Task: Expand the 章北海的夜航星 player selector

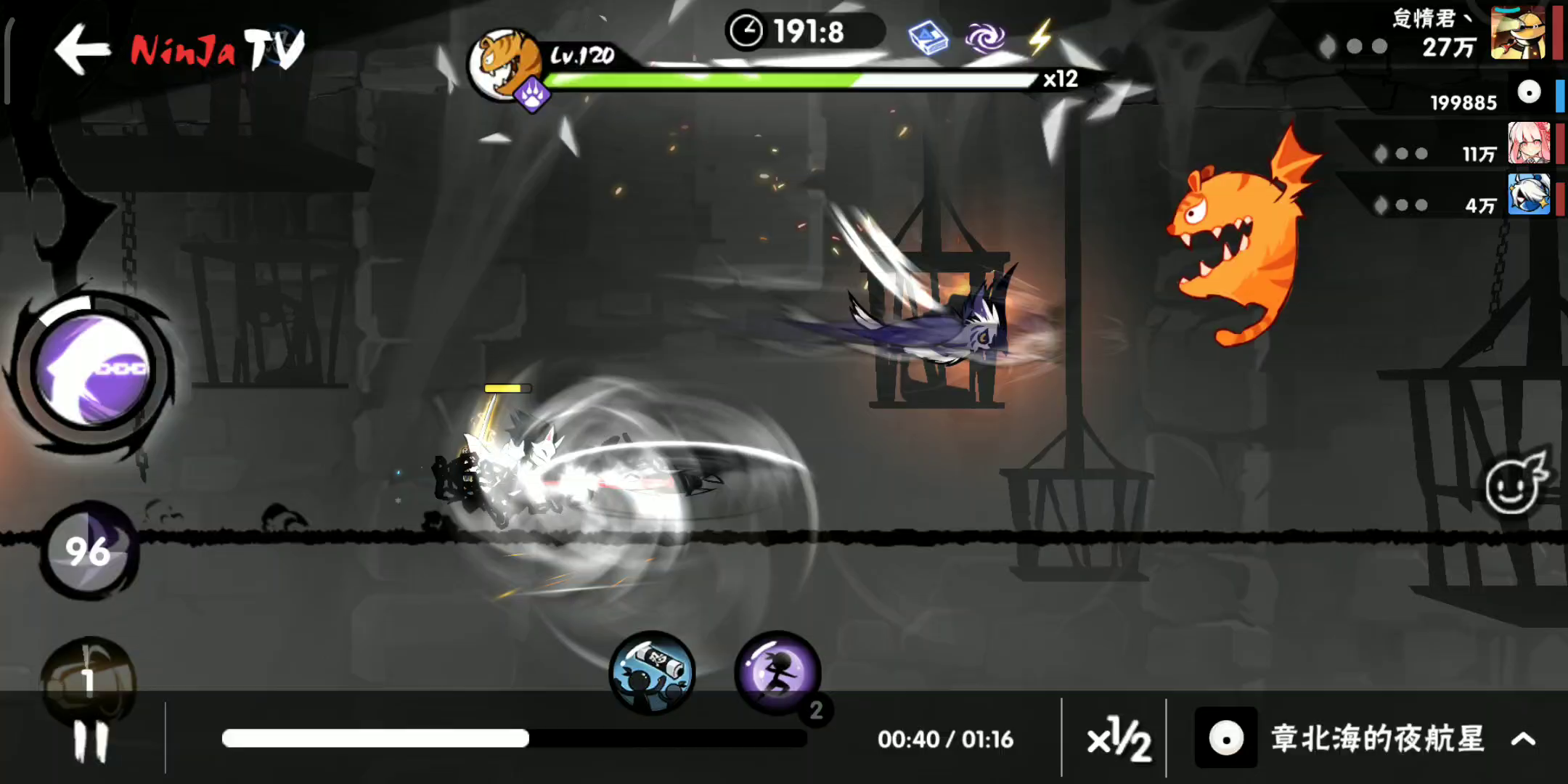Action: 1523,739
